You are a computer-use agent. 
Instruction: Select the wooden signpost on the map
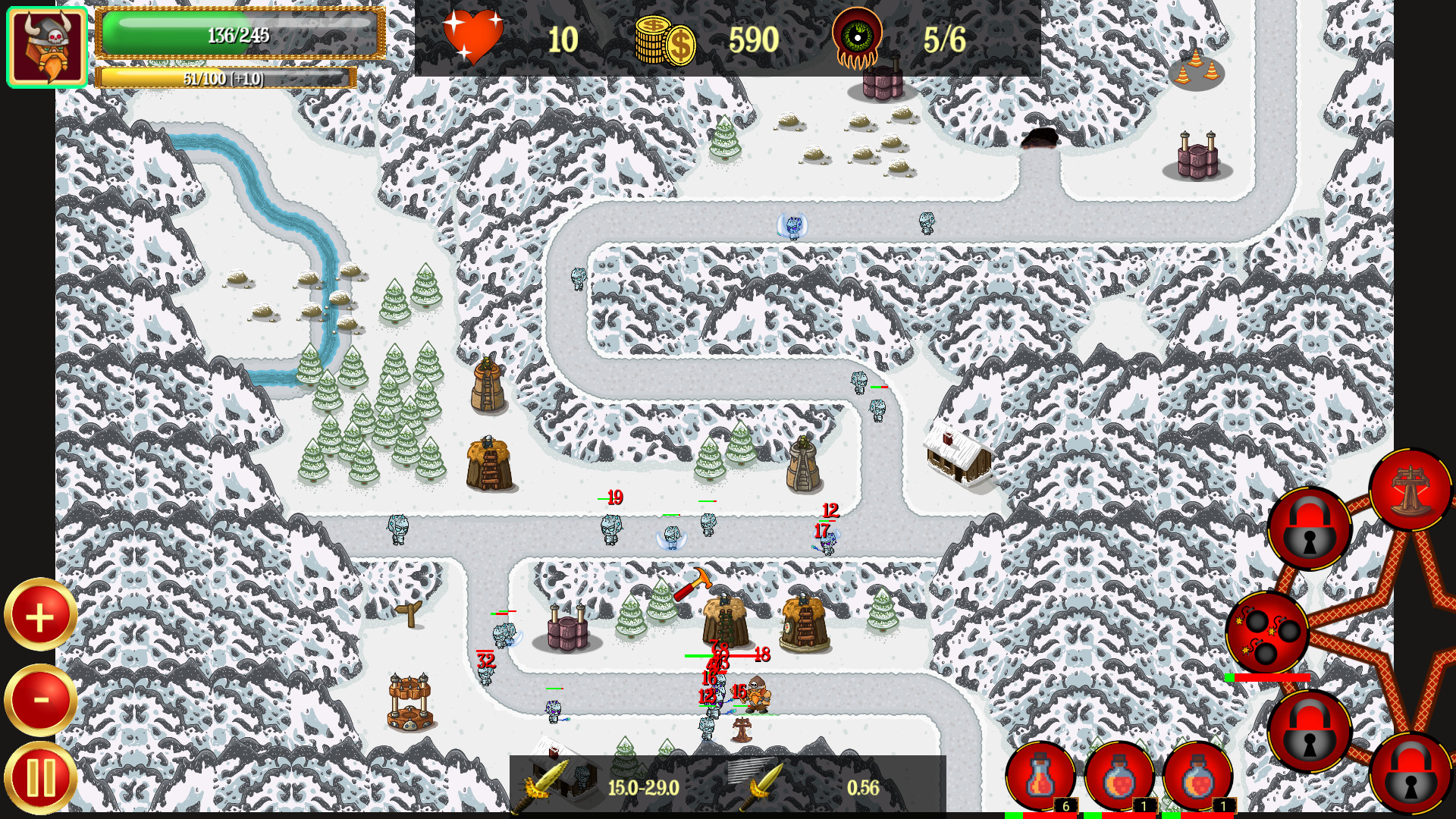(x=409, y=613)
